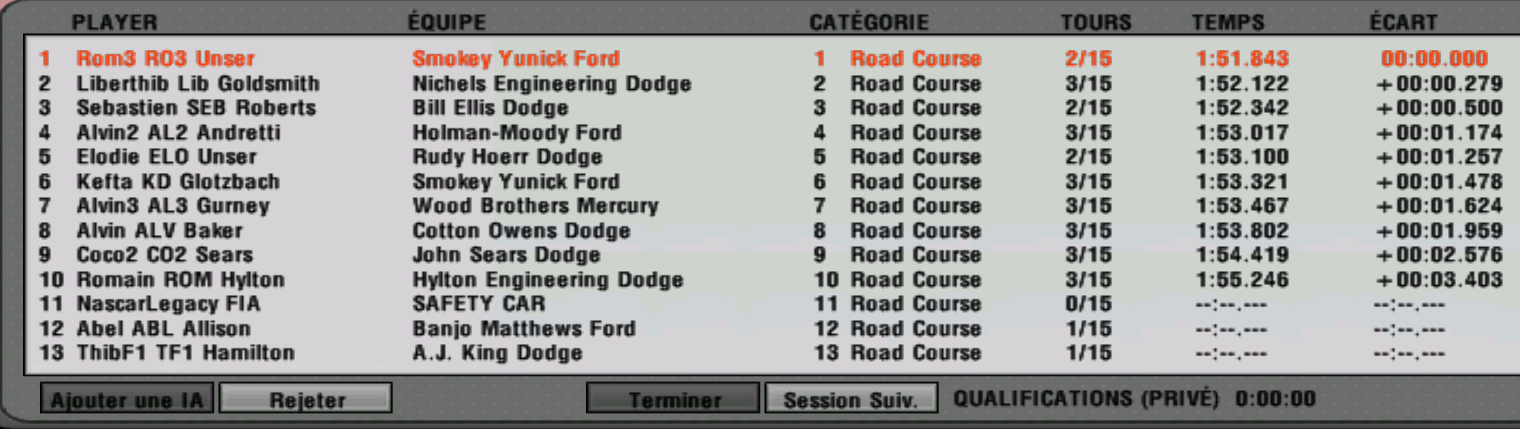The width and height of the screenshot is (1520, 429).
Task: Choose the Sebastien SEB Roberts row
Action: click(196, 108)
